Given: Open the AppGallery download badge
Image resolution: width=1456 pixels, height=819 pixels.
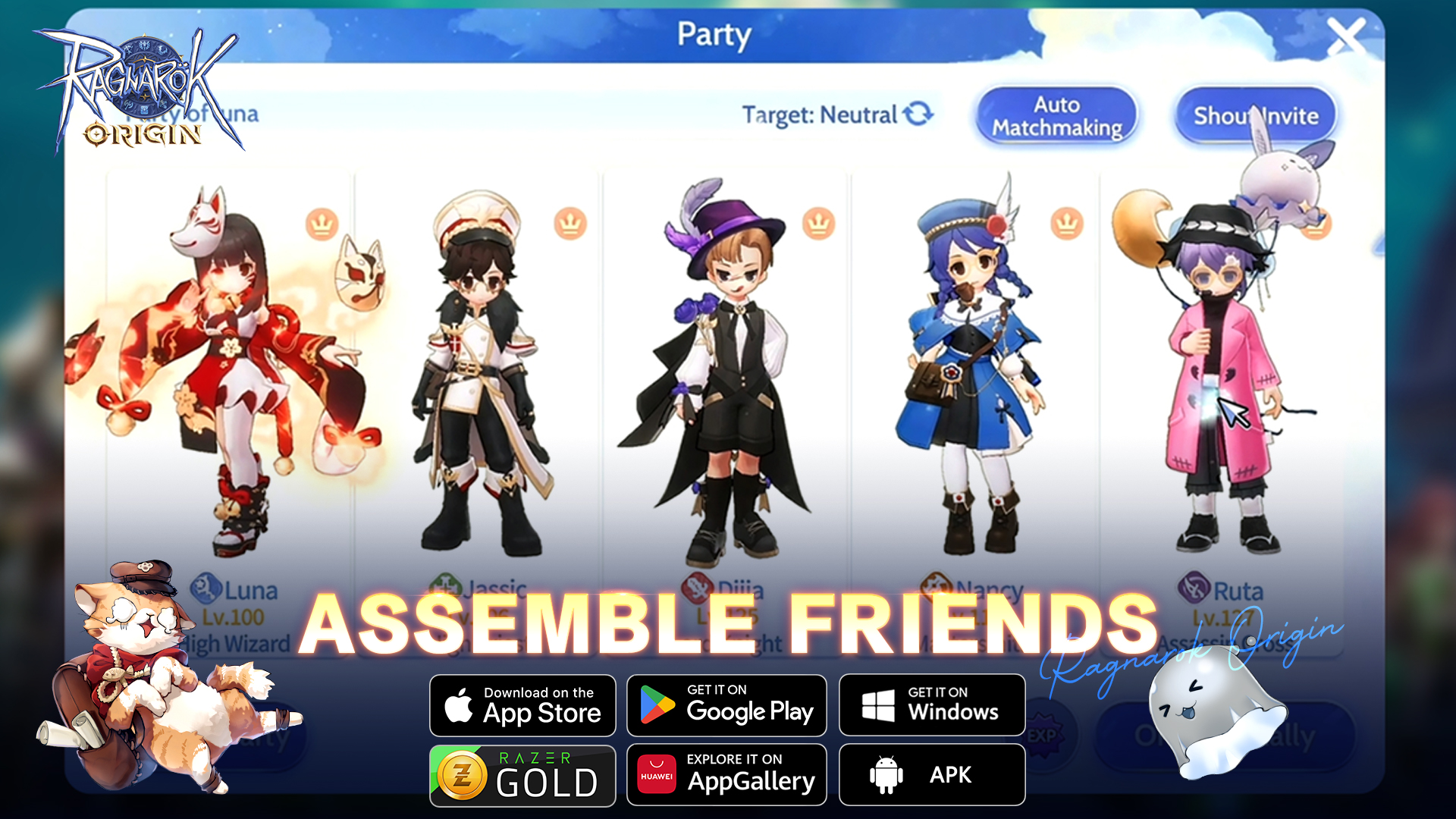Looking at the screenshot, I should (726, 774).
